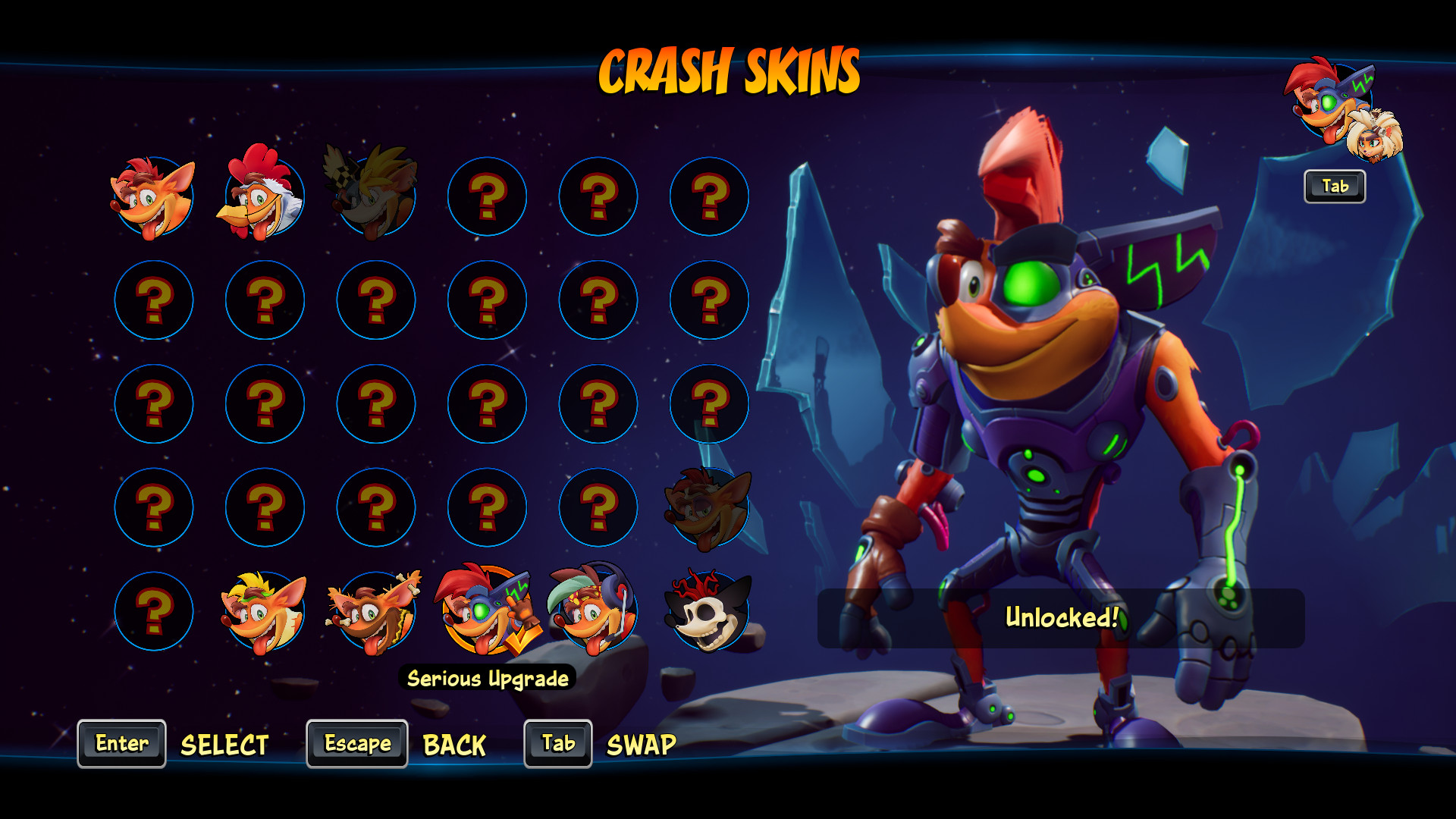Screen dimensions: 1456x819
Task: Choose the blonde-haired Crash skin
Action: pos(265,612)
